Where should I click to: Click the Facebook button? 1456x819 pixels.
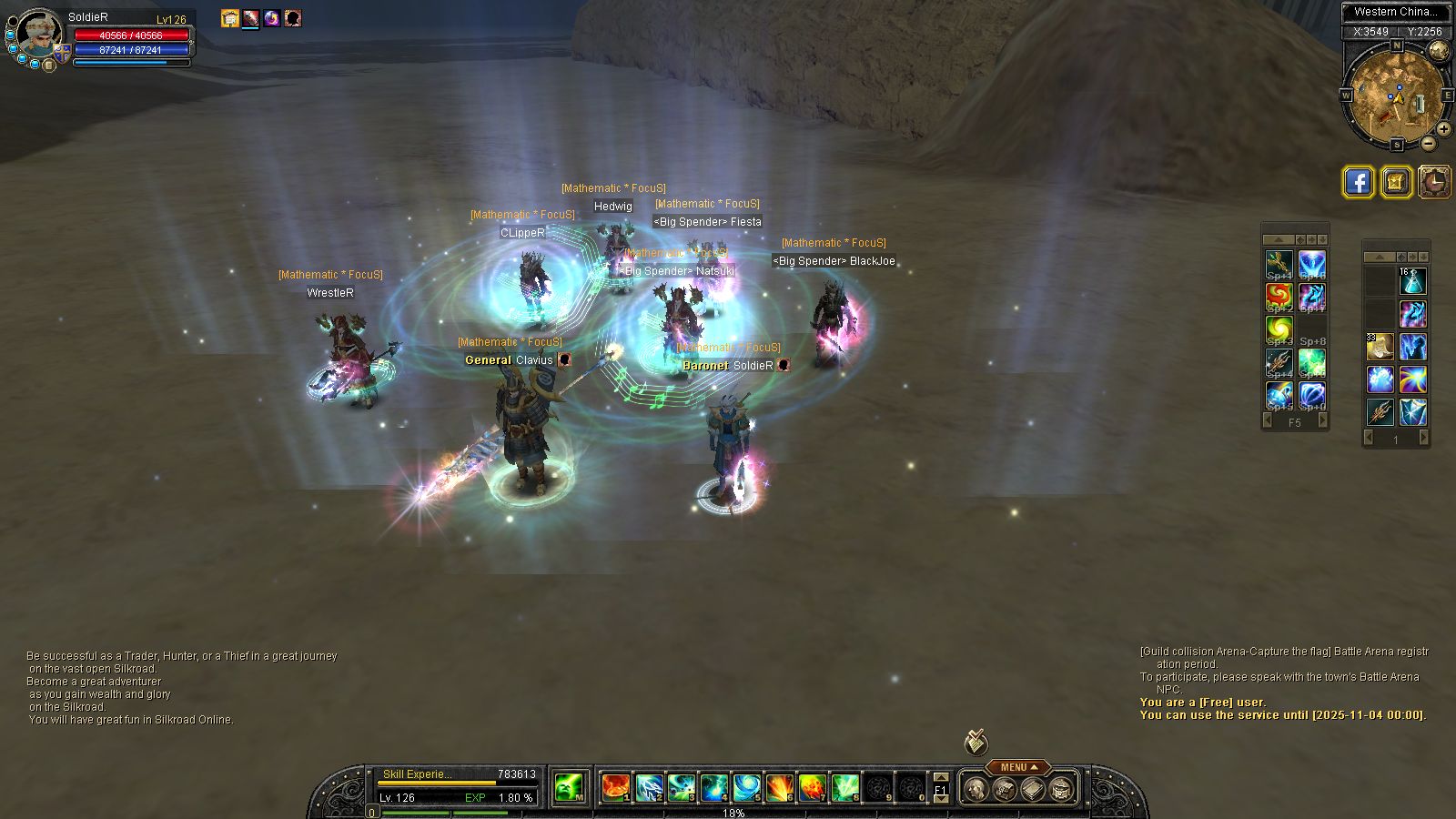1359,182
